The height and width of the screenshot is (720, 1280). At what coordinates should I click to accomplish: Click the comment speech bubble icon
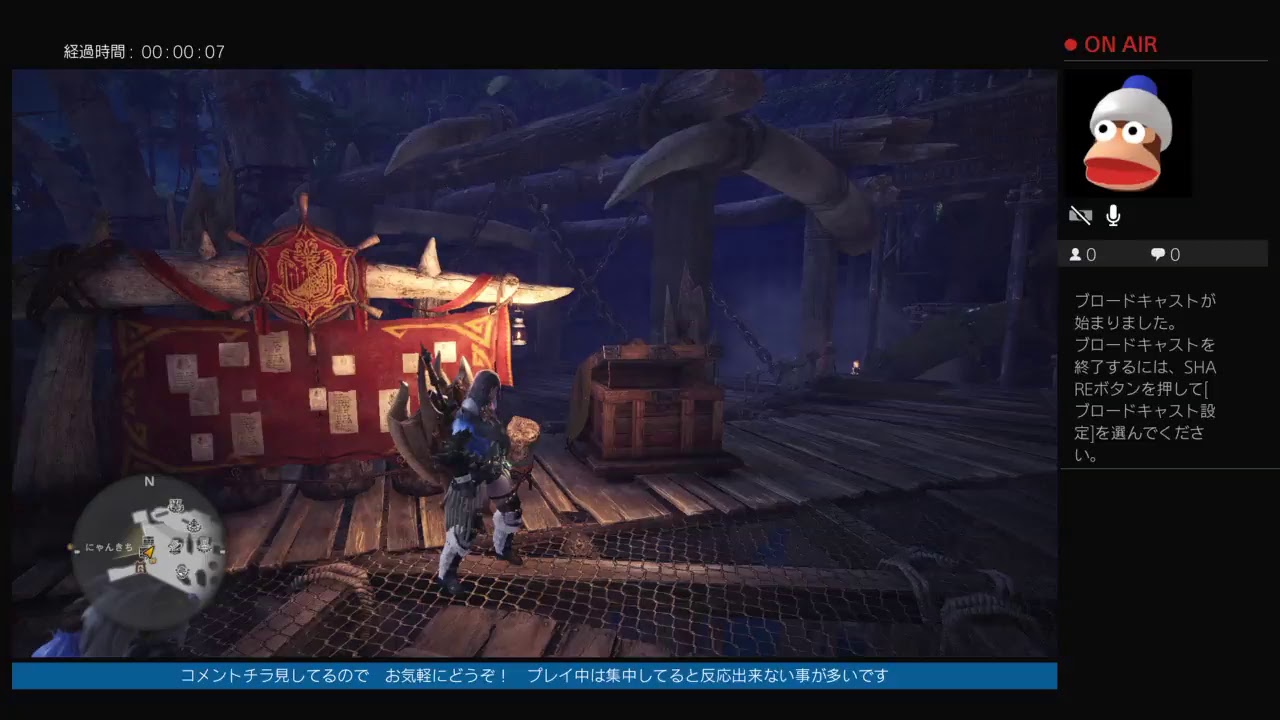pos(1156,254)
